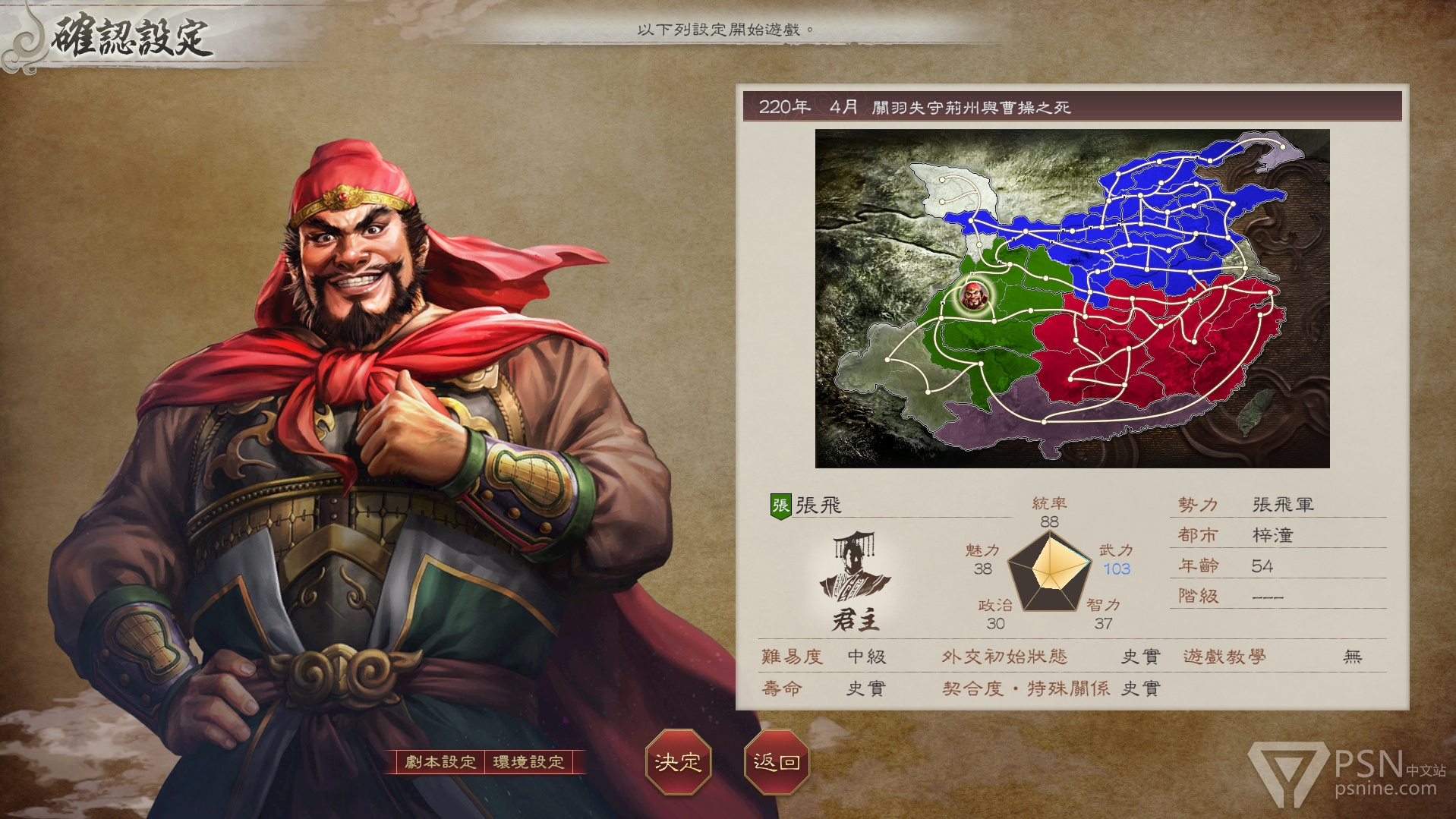1456x819 pixels.
Task: Switch to the 環境設定 environment settings
Action: point(529,762)
